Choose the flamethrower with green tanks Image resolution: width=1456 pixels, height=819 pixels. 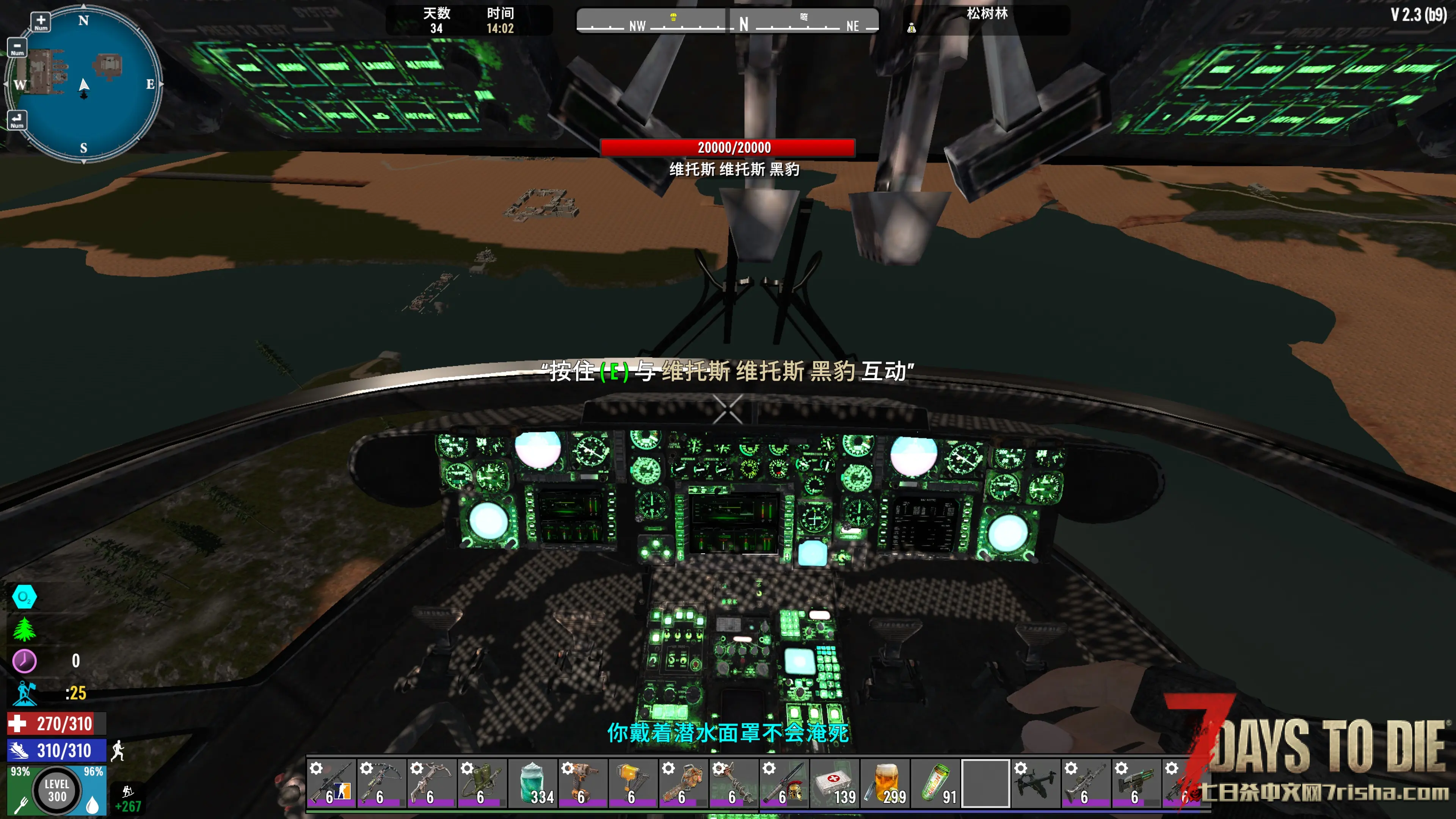(x=482, y=783)
